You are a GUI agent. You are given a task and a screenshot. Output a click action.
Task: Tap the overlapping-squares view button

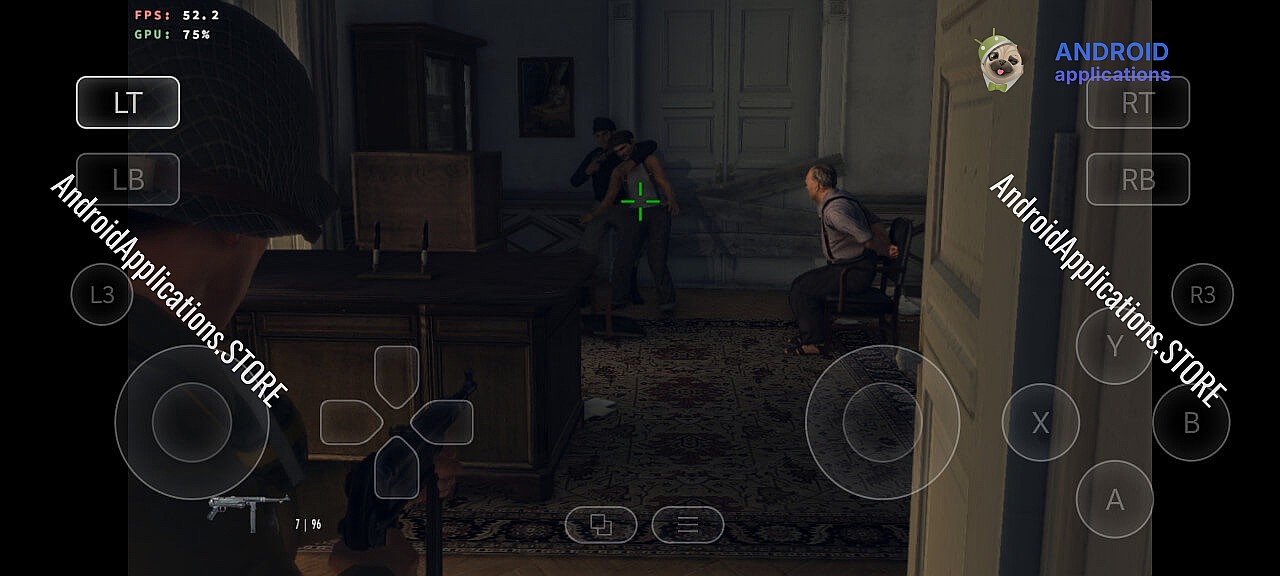(x=601, y=524)
